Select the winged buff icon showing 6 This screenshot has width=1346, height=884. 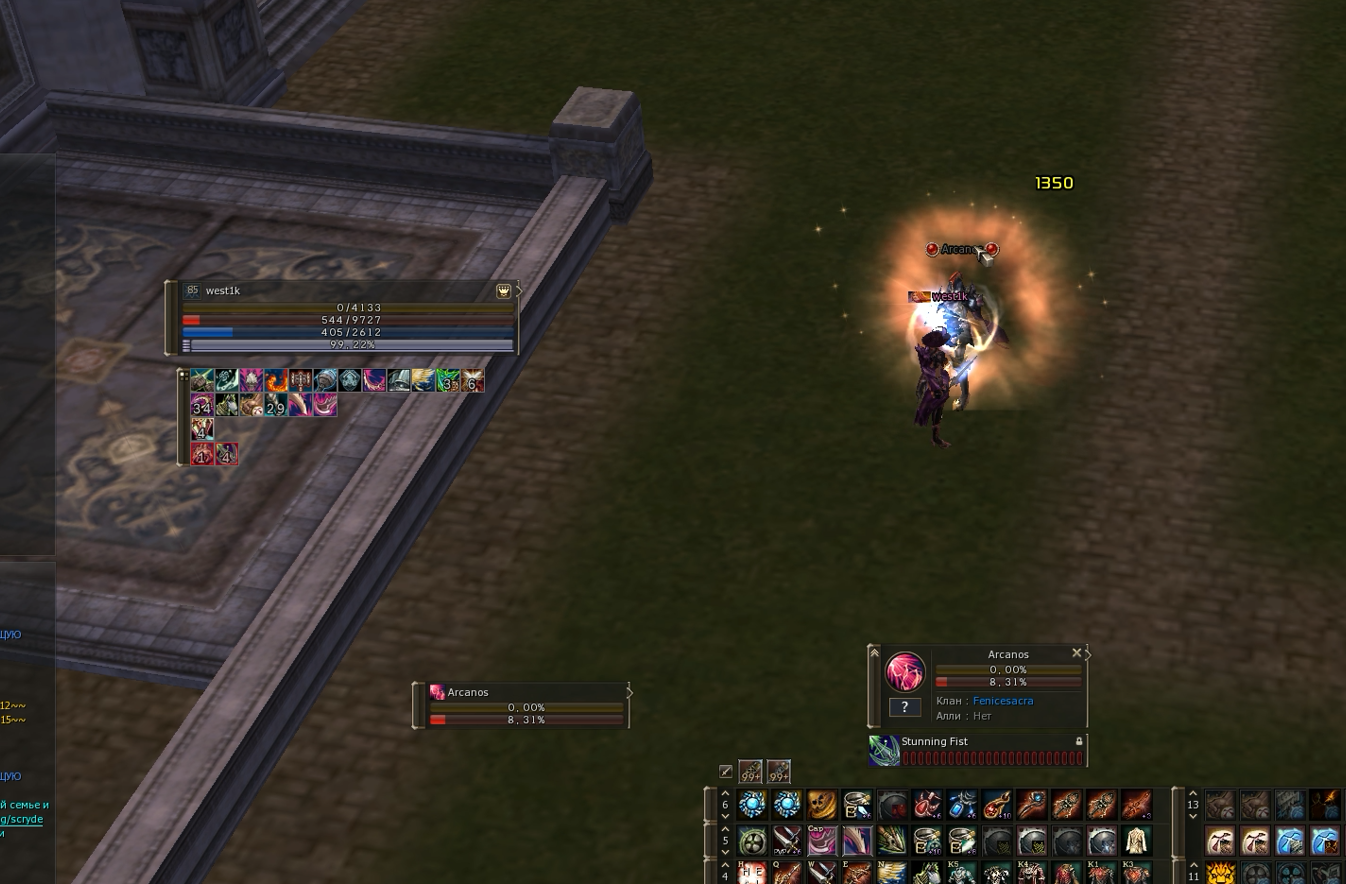472,380
